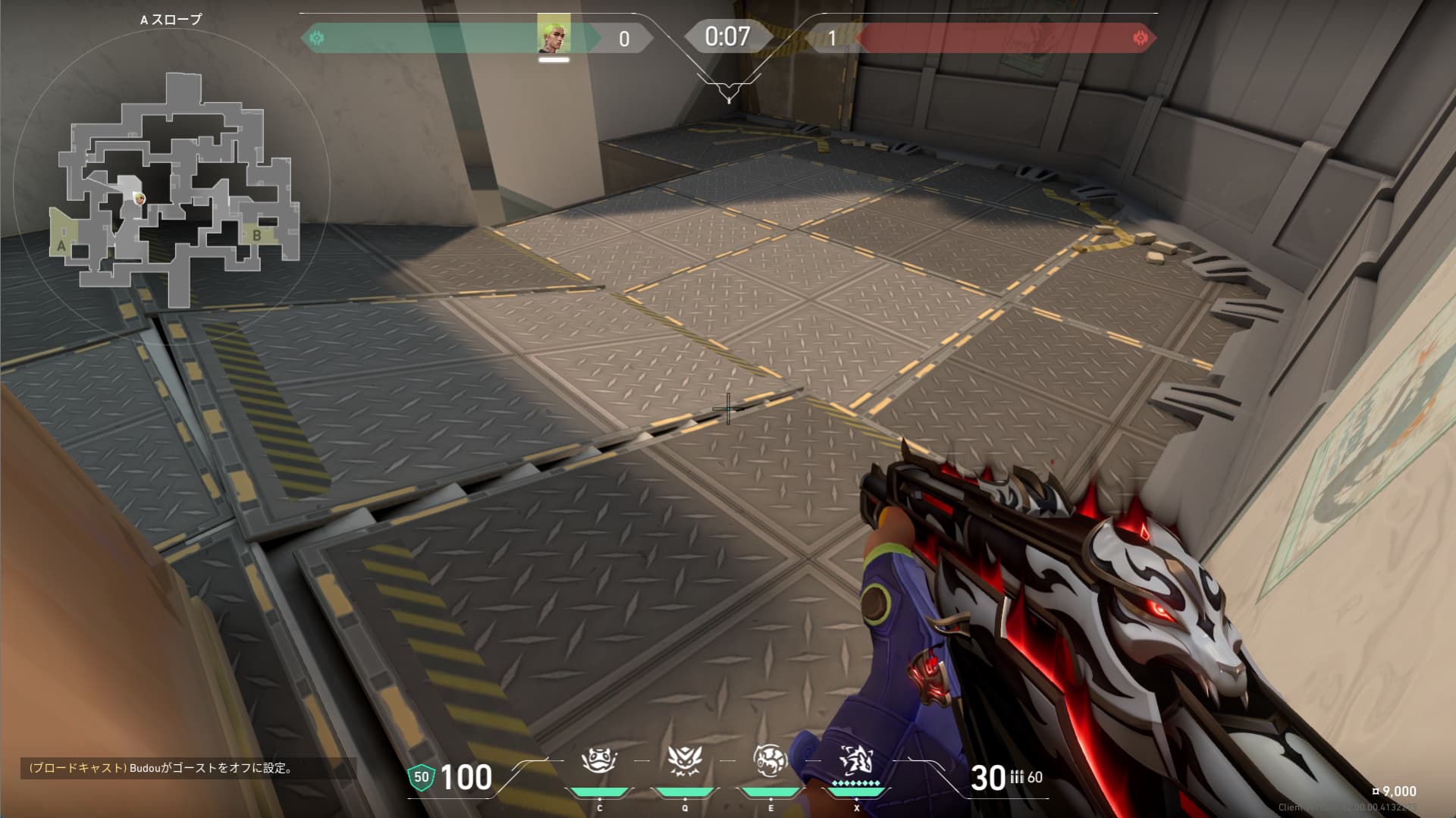The height and width of the screenshot is (818, 1456).
Task: Click the B site marker on minimap
Action: coord(257,236)
